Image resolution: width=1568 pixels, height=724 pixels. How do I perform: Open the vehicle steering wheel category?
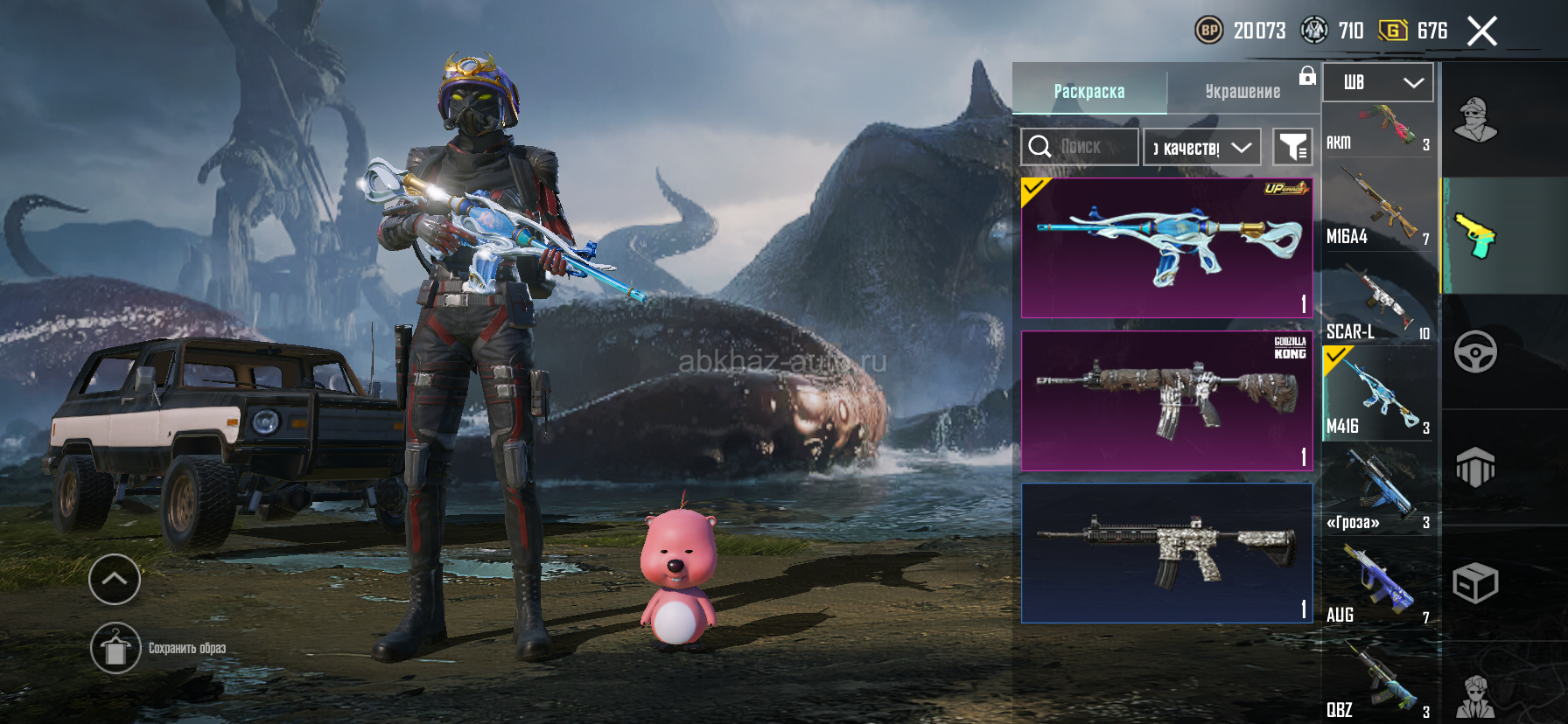pos(1475,352)
